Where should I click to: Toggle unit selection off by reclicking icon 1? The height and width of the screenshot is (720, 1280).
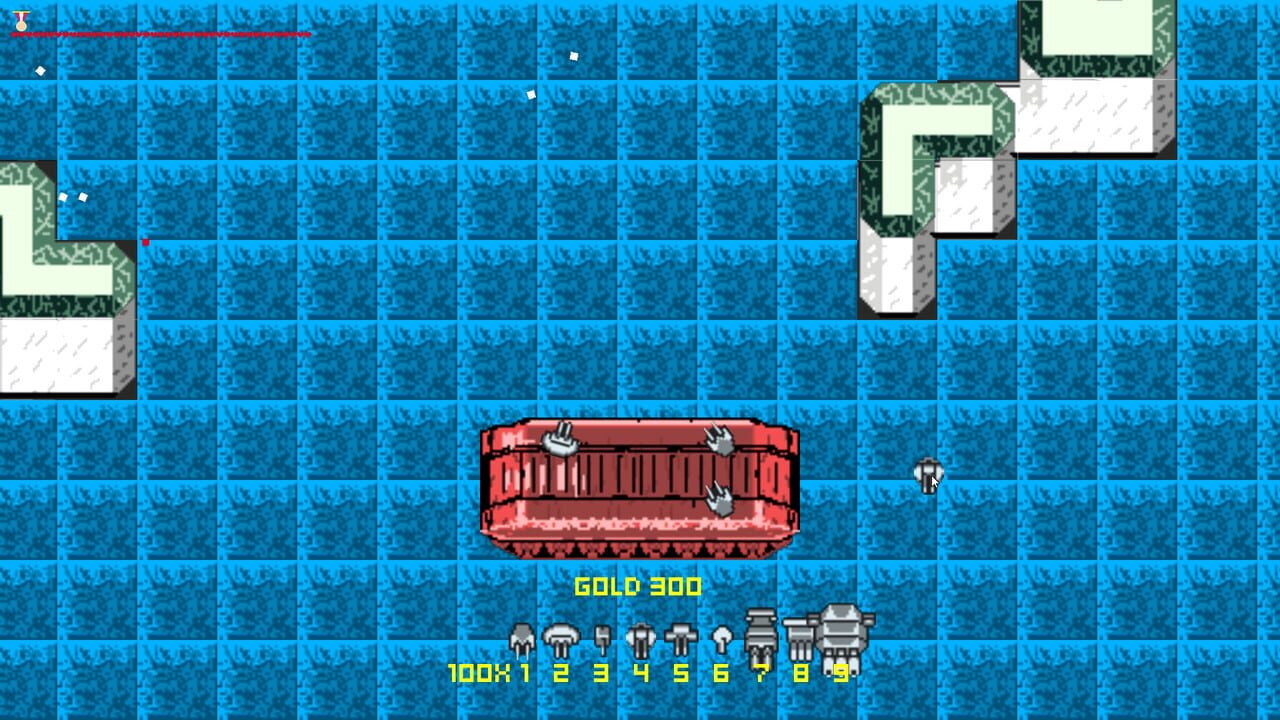pos(521,640)
